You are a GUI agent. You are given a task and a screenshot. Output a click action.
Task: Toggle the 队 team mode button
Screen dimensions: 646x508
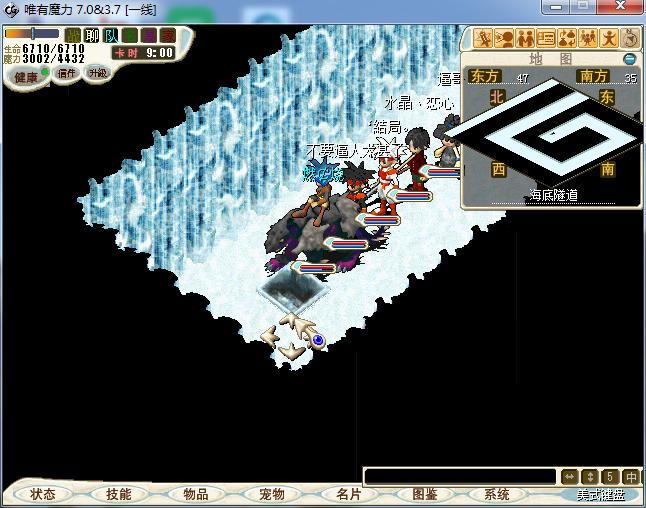(110, 36)
